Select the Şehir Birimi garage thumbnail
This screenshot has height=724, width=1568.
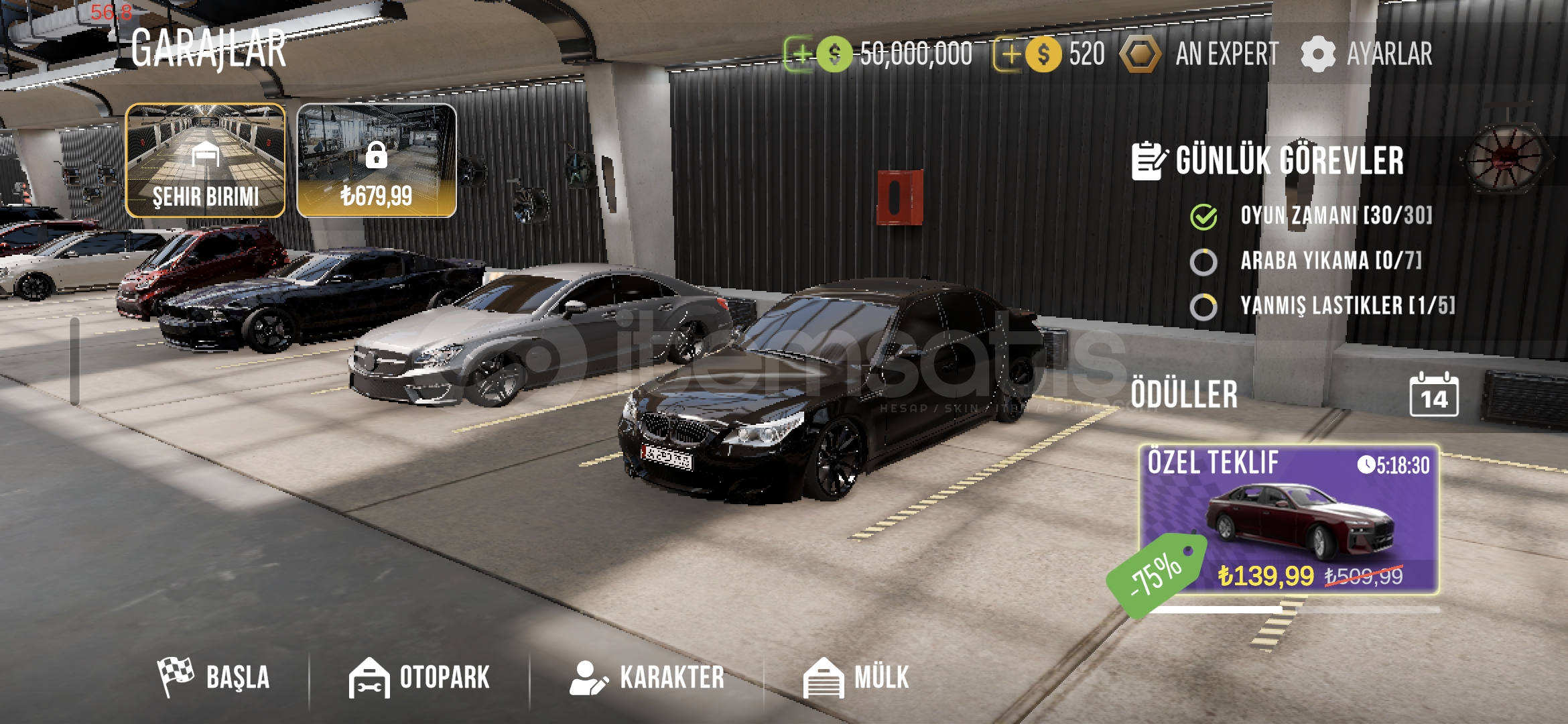coord(206,160)
